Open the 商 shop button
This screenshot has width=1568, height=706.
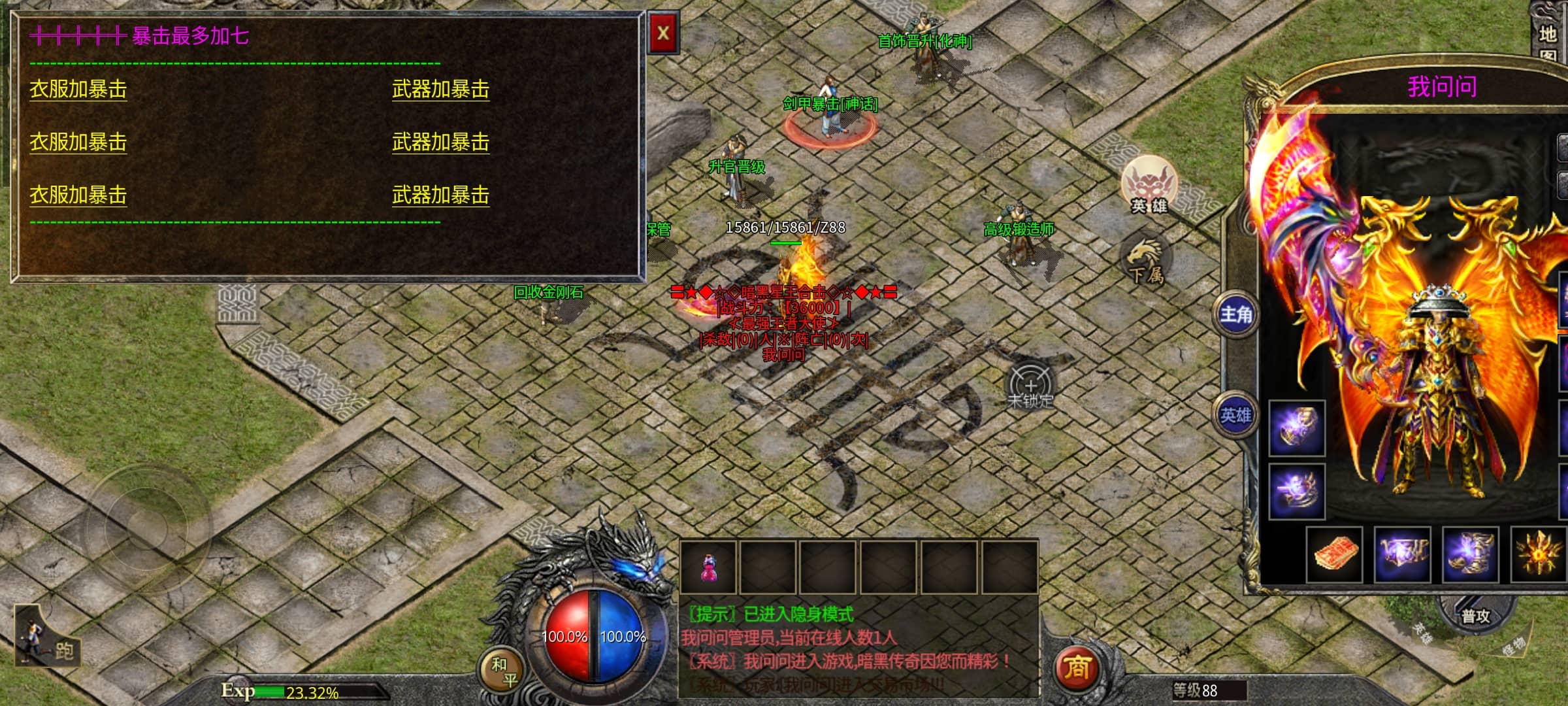coord(1077,667)
